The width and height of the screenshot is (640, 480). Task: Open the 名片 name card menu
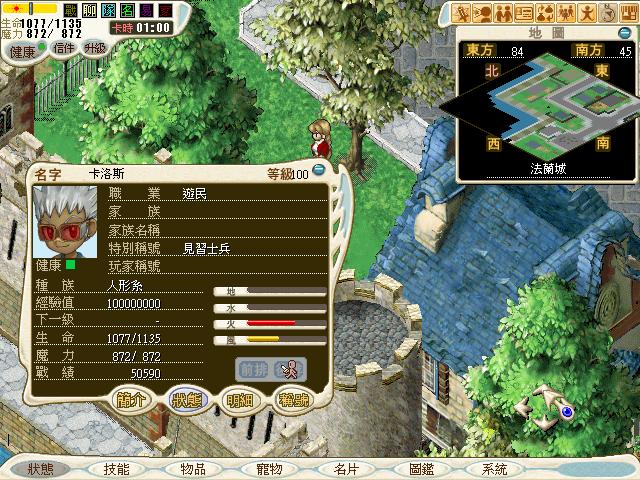(346, 469)
